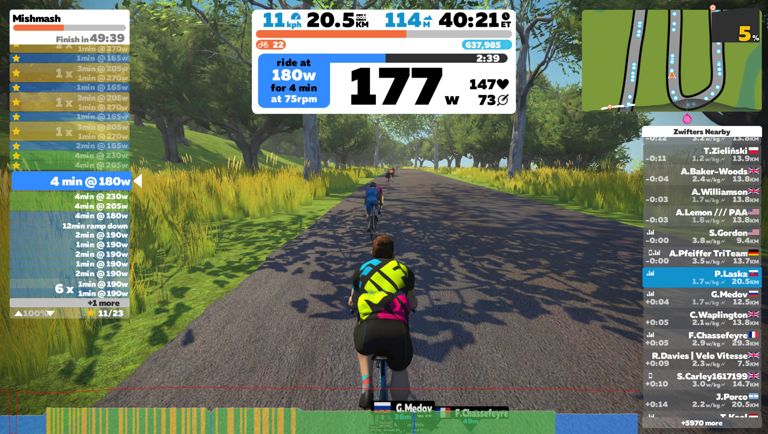Click the minimap in the corner
The height and width of the screenshot is (434, 768).
671,59
